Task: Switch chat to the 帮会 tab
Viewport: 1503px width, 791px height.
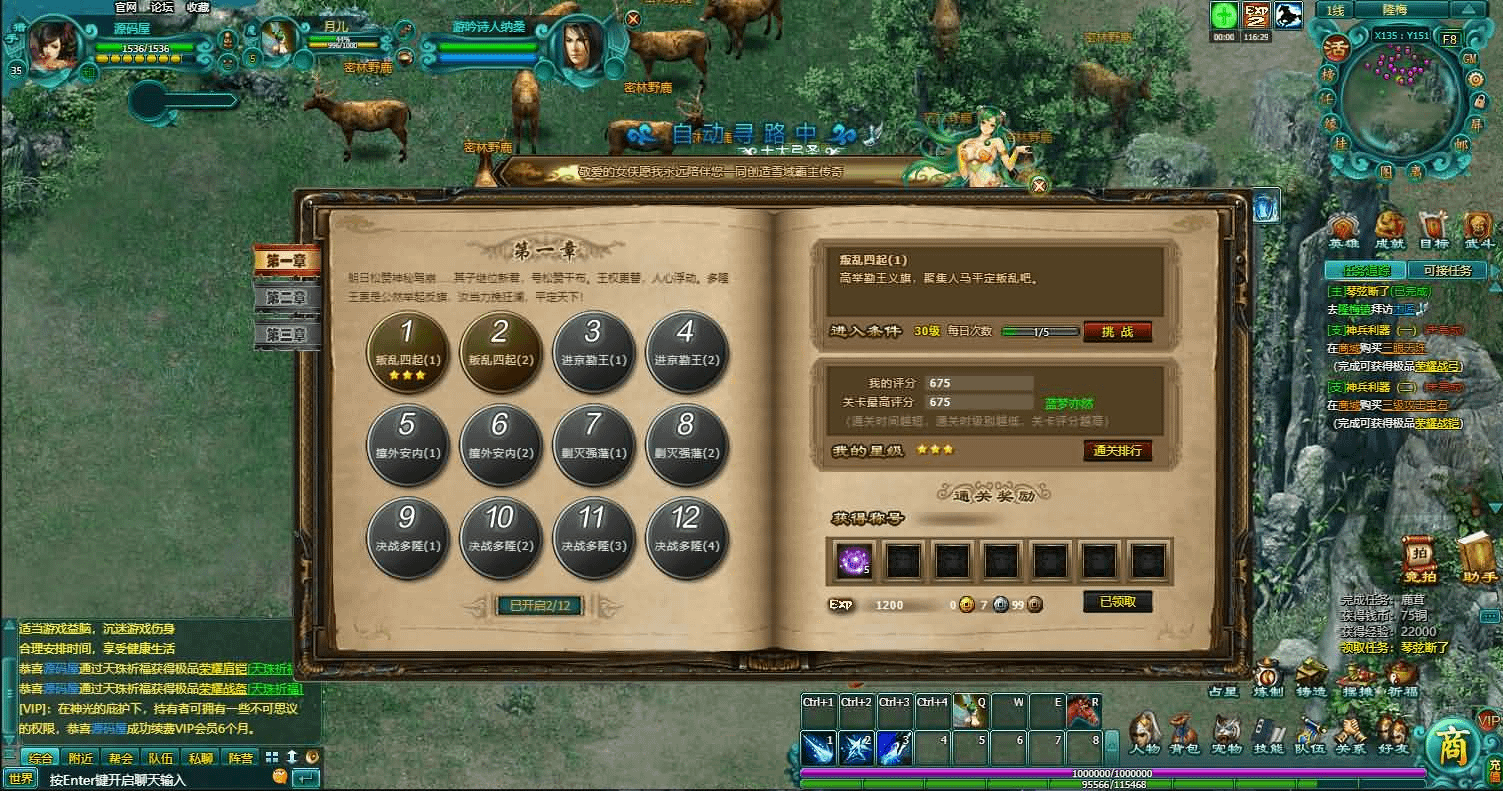Action: [121, 758]
